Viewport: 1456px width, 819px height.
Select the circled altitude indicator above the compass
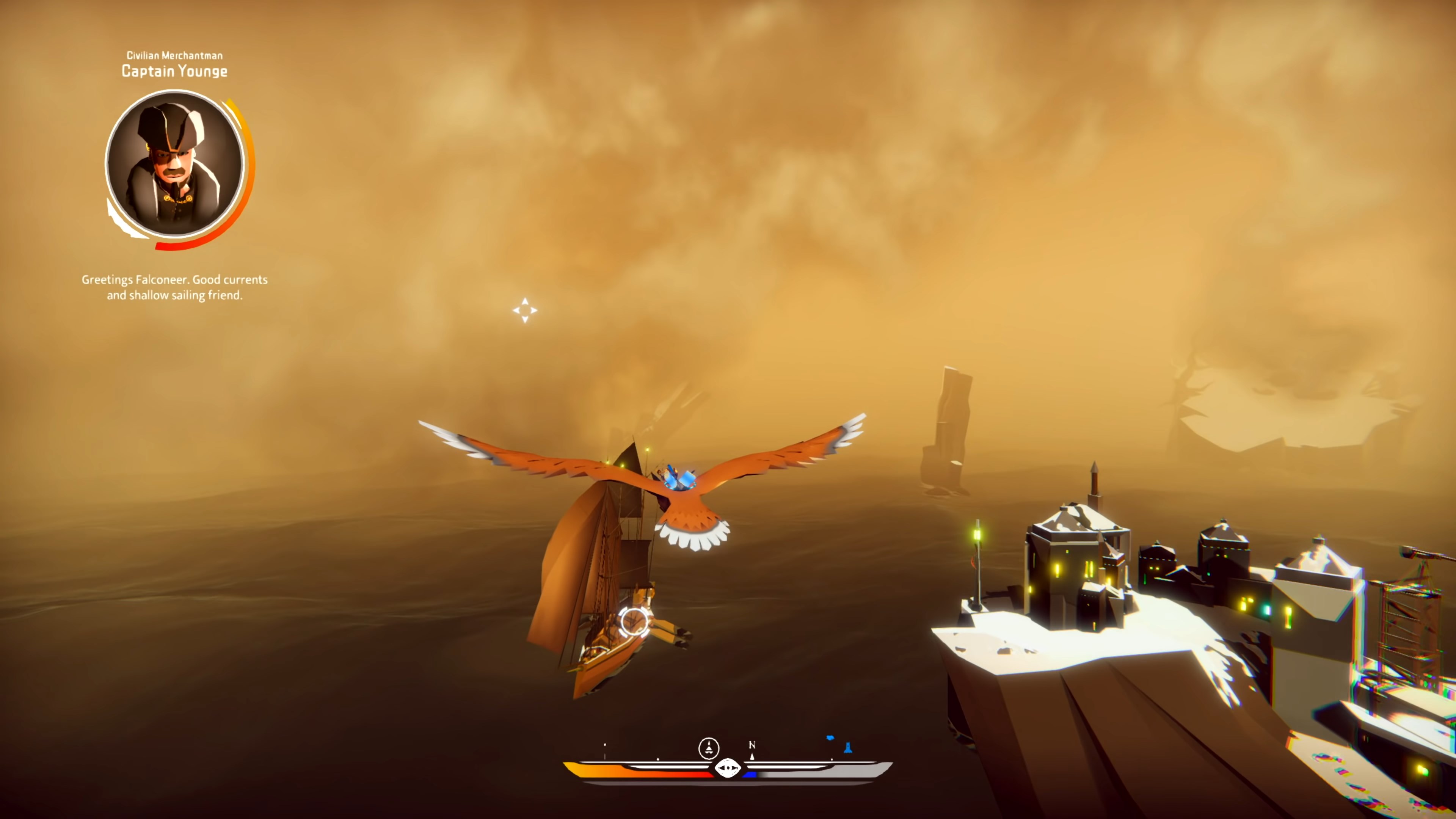pyautogui.click(x=709, y=748)
